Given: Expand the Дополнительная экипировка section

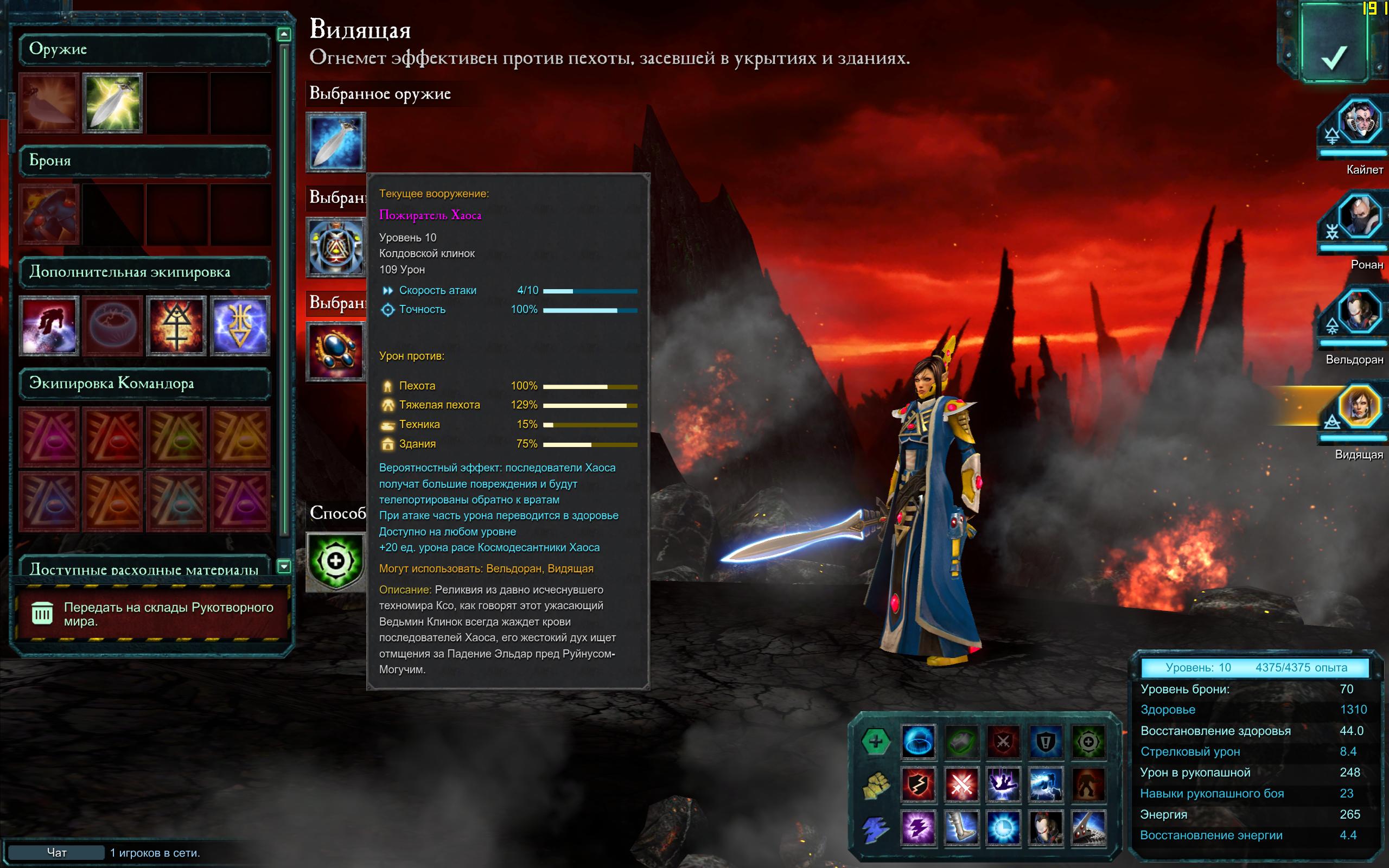Looking at the screenshot, I should [x=144, y=272].
